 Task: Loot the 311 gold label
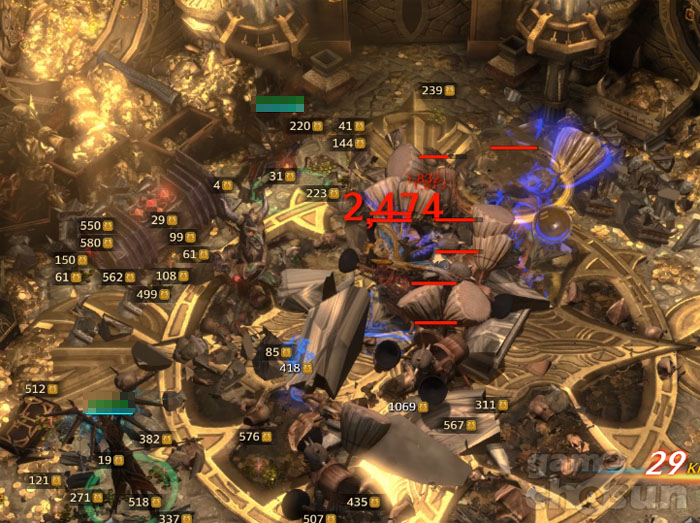[x=492, y=405]
